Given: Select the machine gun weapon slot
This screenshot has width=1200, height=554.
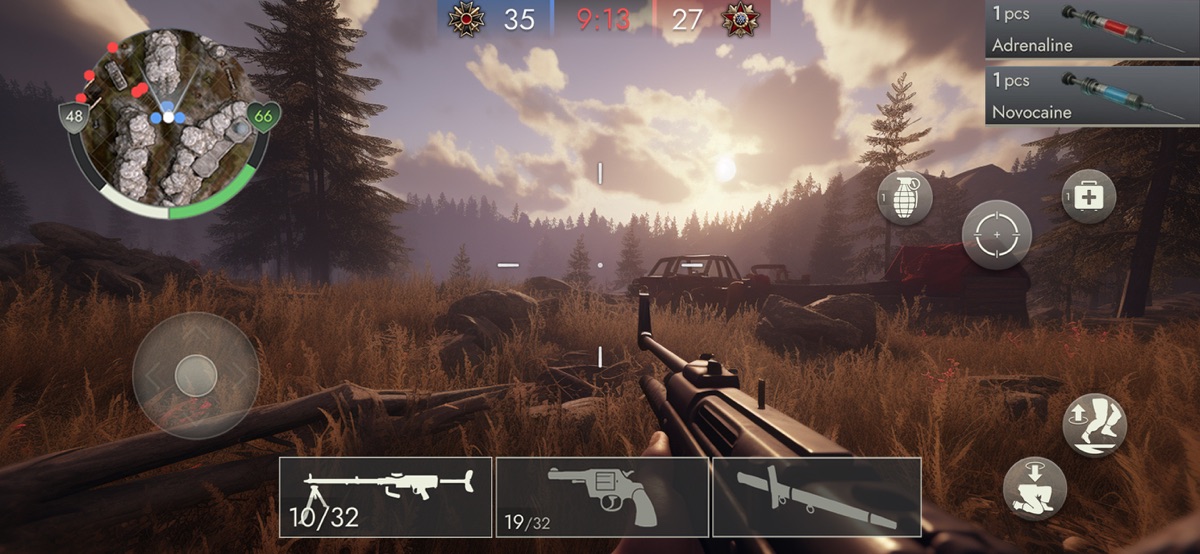Looking at the screenshot, I should tap(385, 497).
